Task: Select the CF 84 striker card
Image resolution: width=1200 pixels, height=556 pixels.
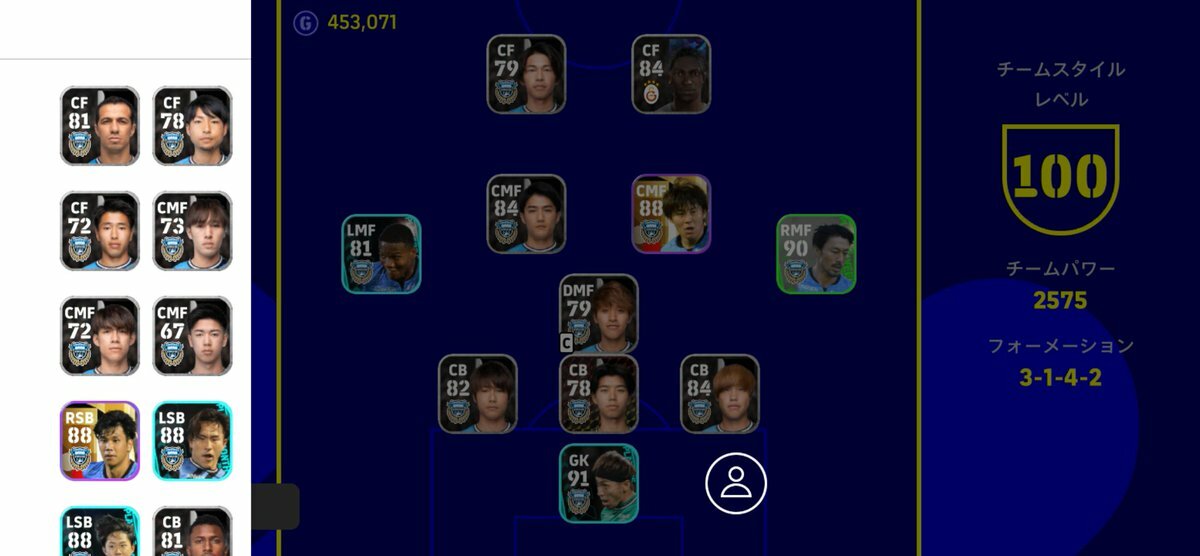Action: [671, 74]
